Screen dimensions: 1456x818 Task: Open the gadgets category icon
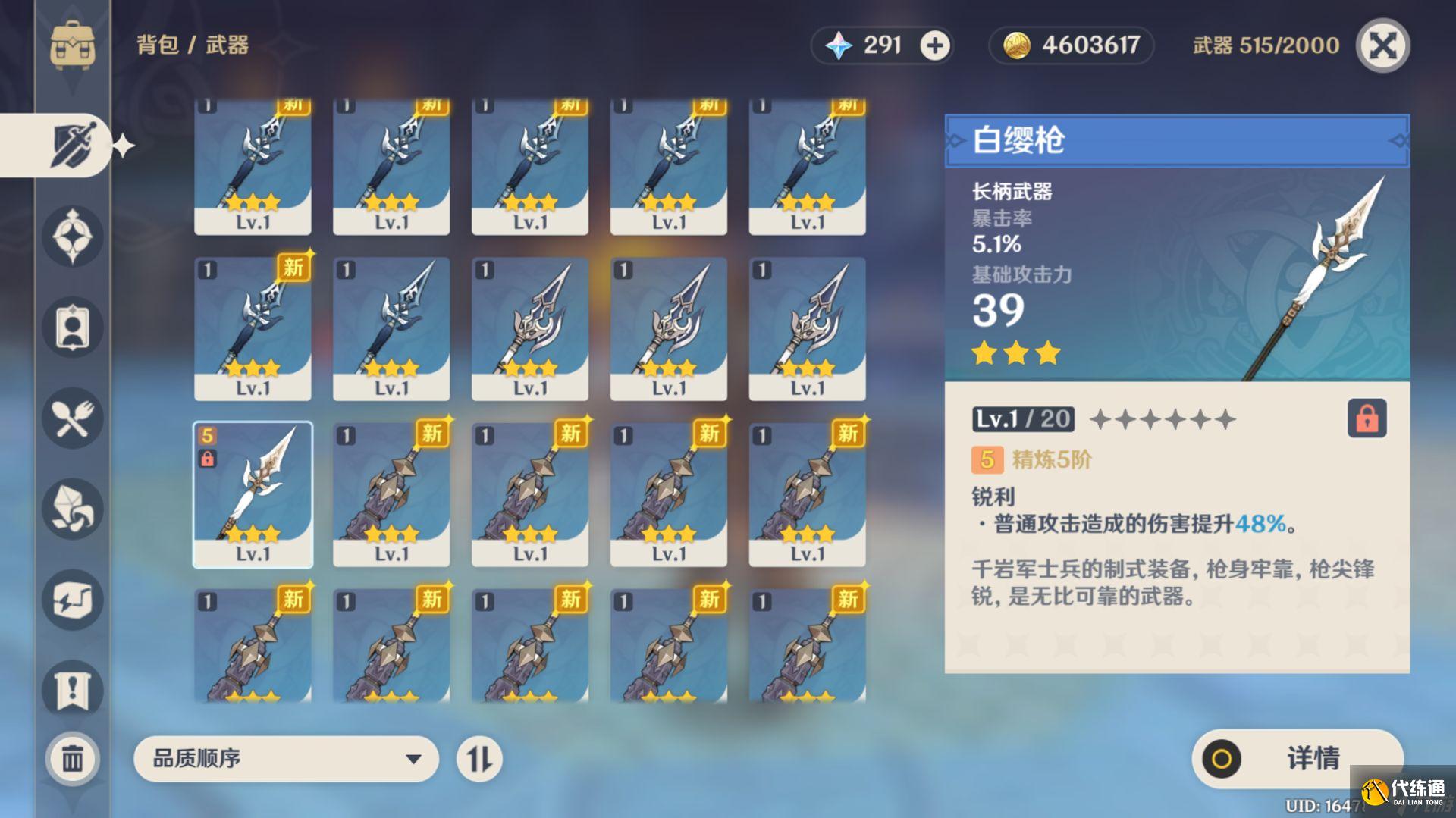pos(71,600)
